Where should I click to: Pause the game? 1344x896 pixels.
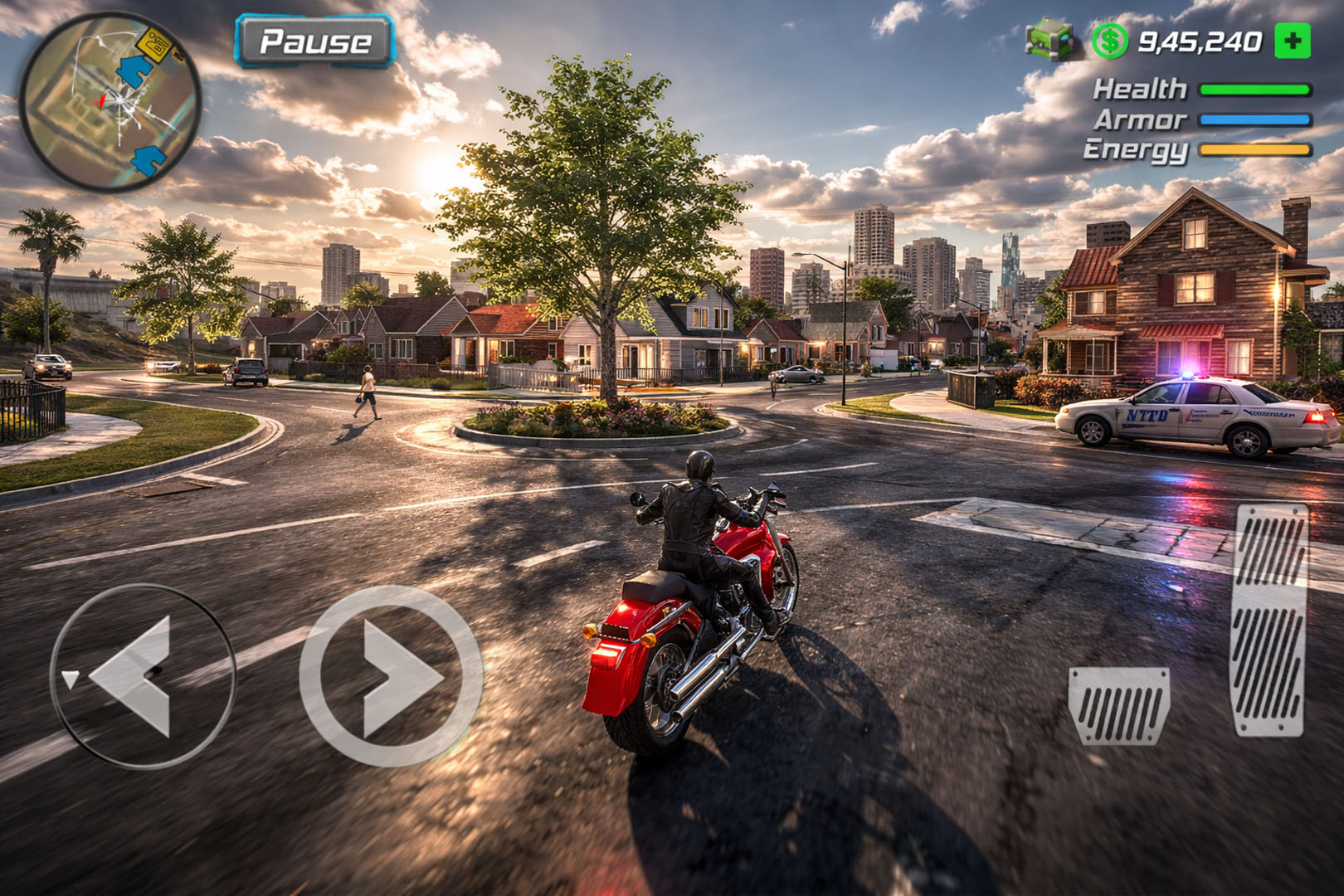pos(314,41)
